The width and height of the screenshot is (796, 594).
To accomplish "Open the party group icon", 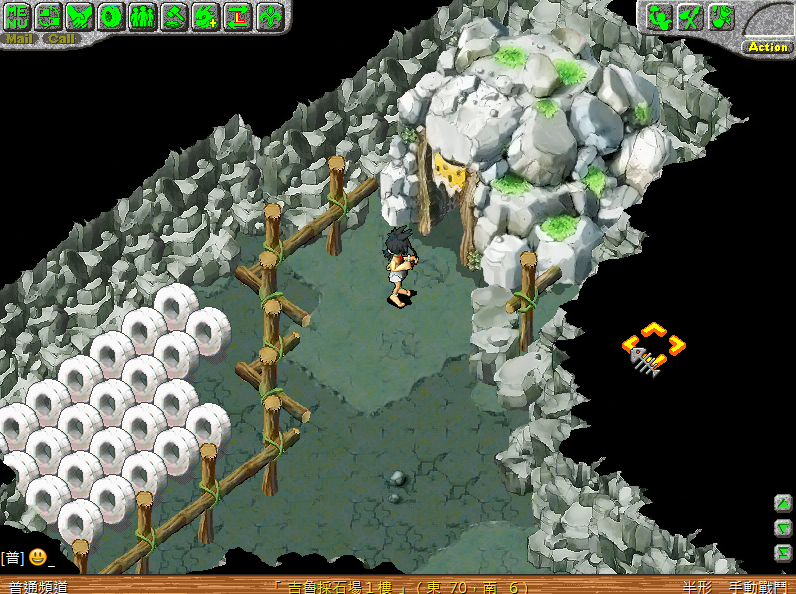I will (143, 16).
